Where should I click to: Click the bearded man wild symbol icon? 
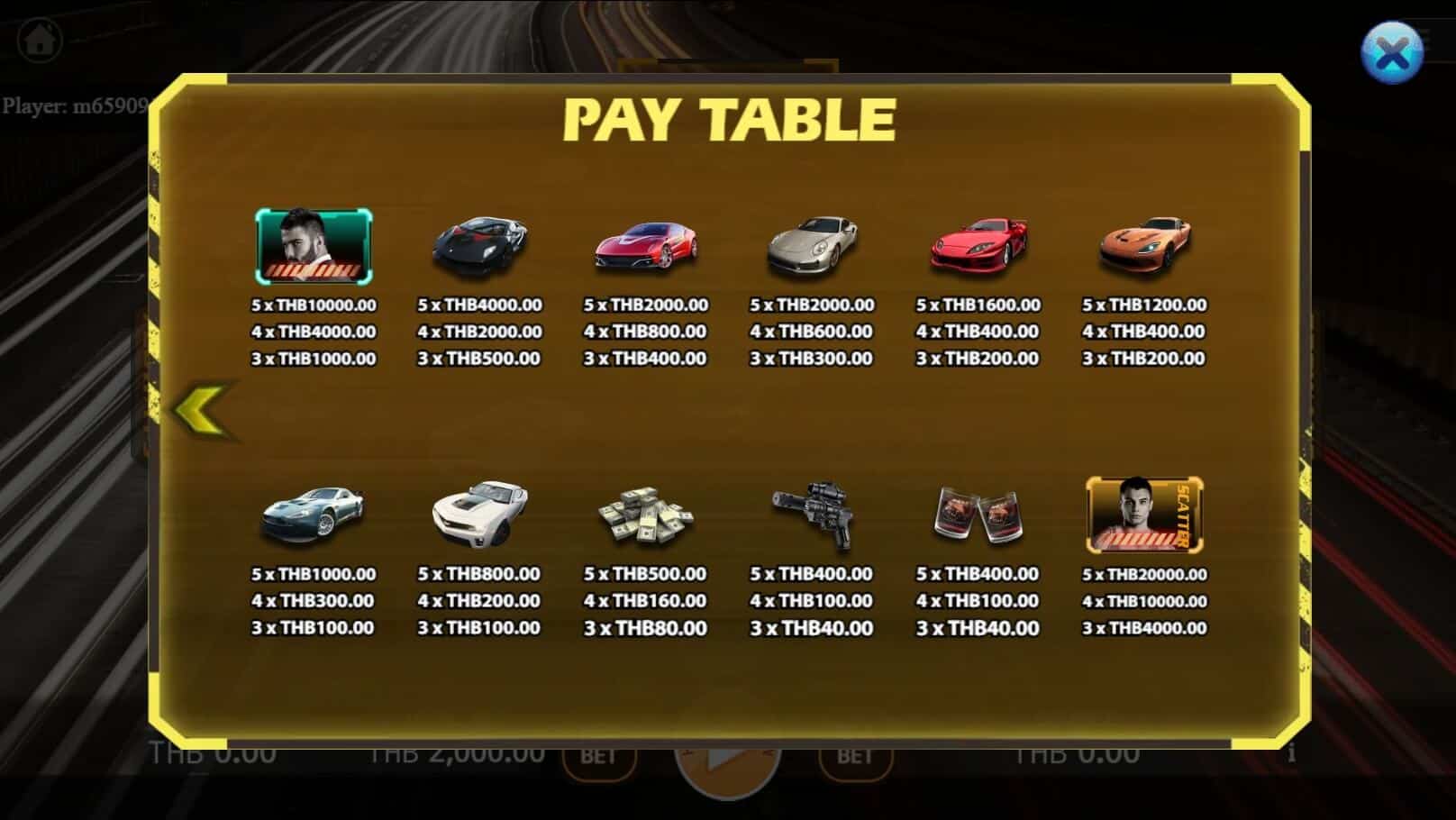tap(314, 245)
